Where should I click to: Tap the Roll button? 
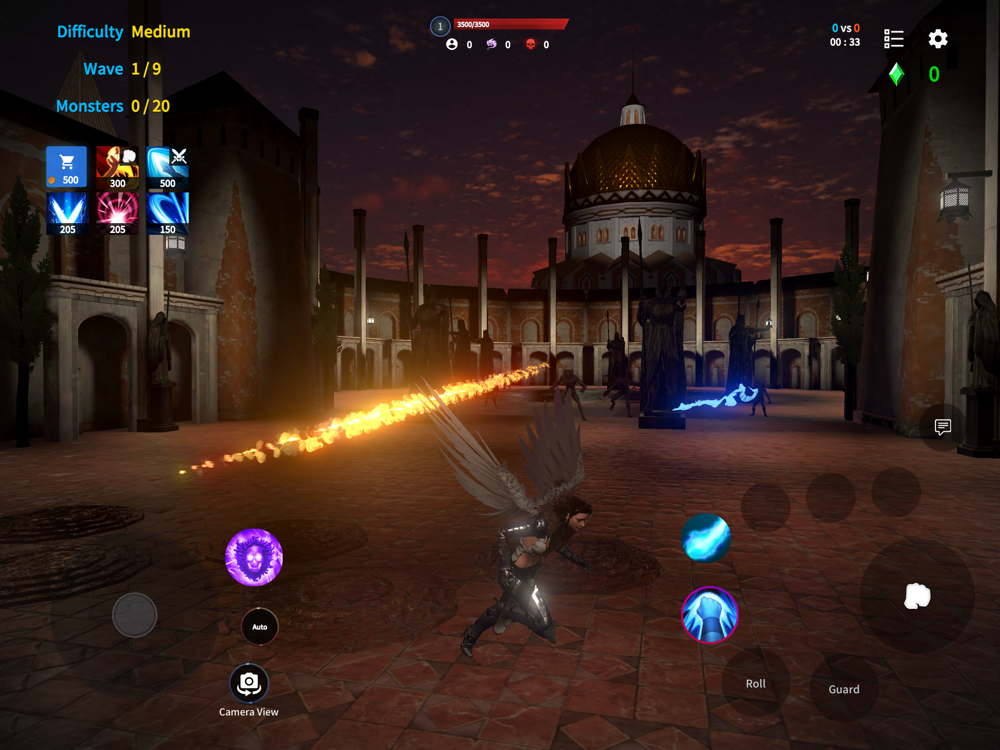[756, 684]
